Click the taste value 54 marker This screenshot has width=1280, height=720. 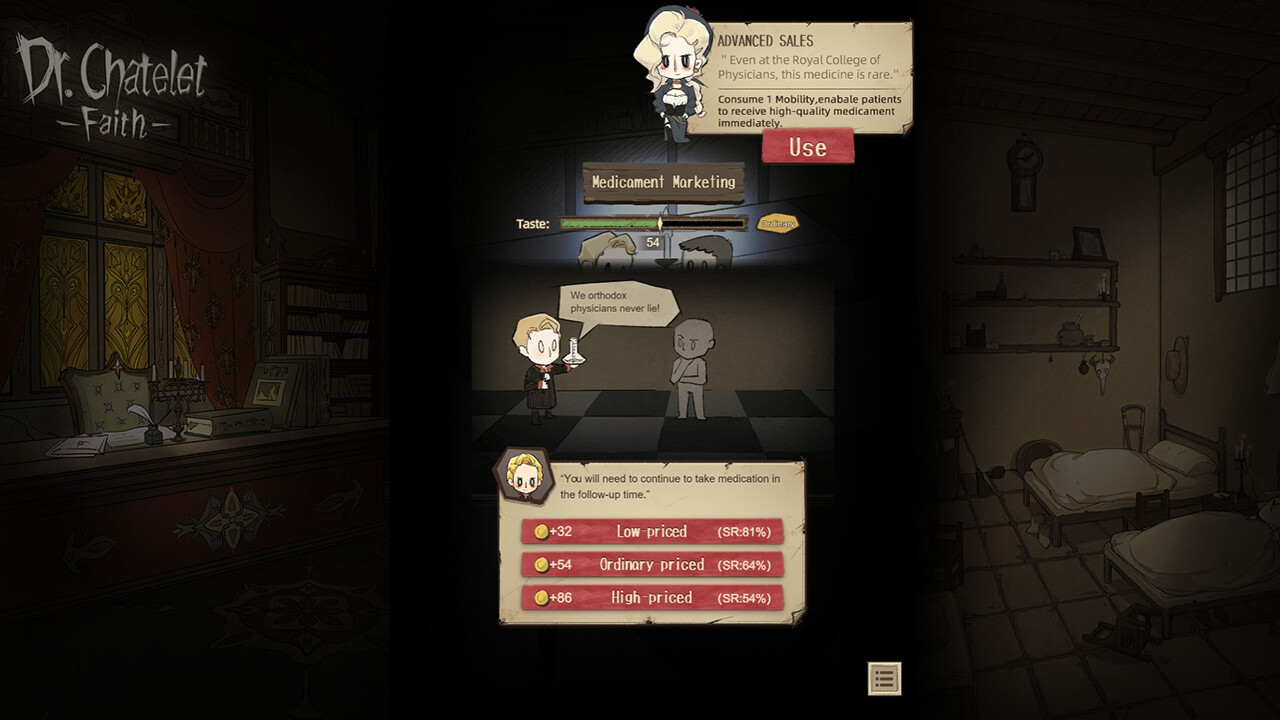[x=655, y=240]
